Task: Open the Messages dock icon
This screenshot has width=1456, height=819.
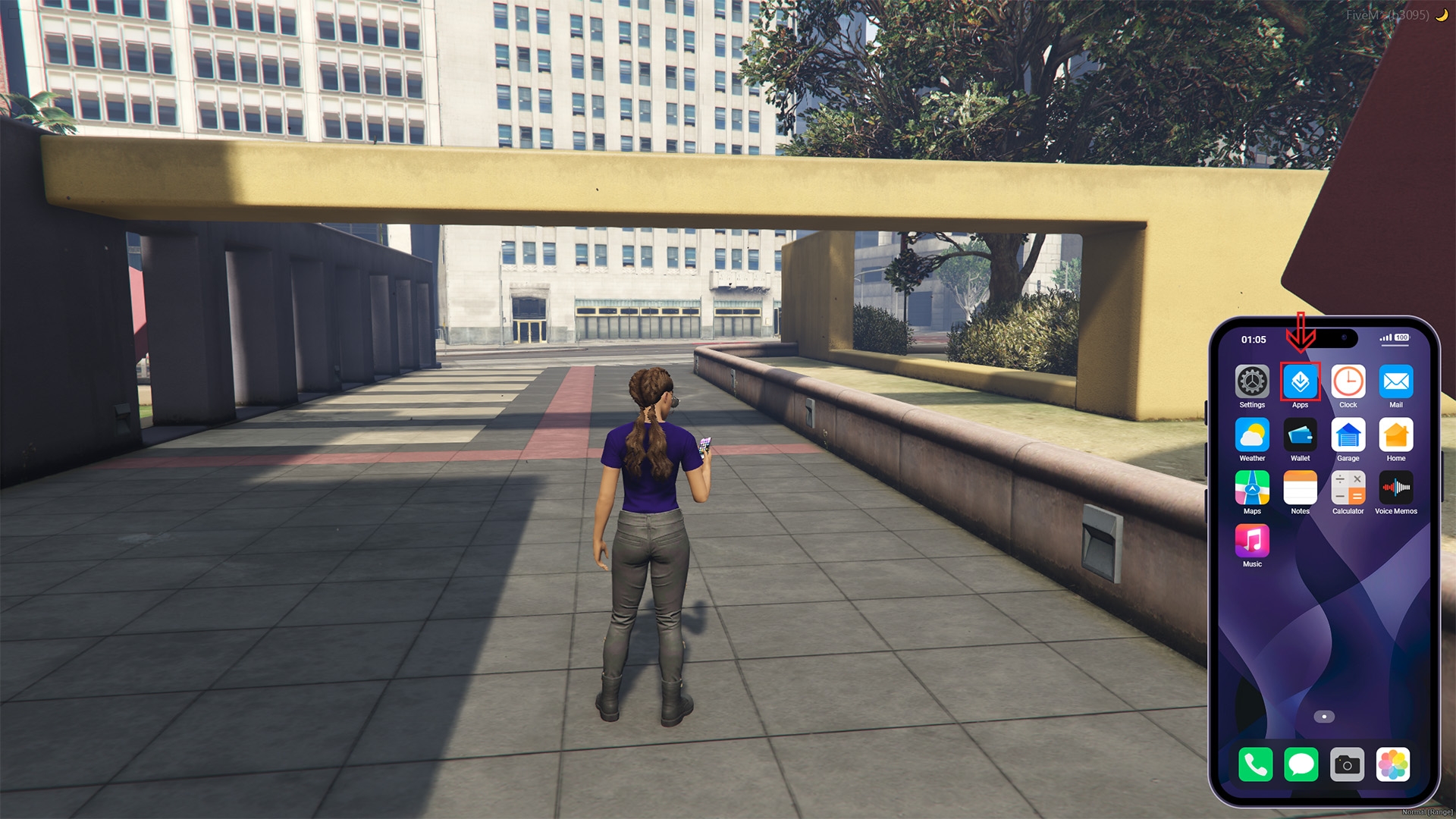Action: [1301, 764]
